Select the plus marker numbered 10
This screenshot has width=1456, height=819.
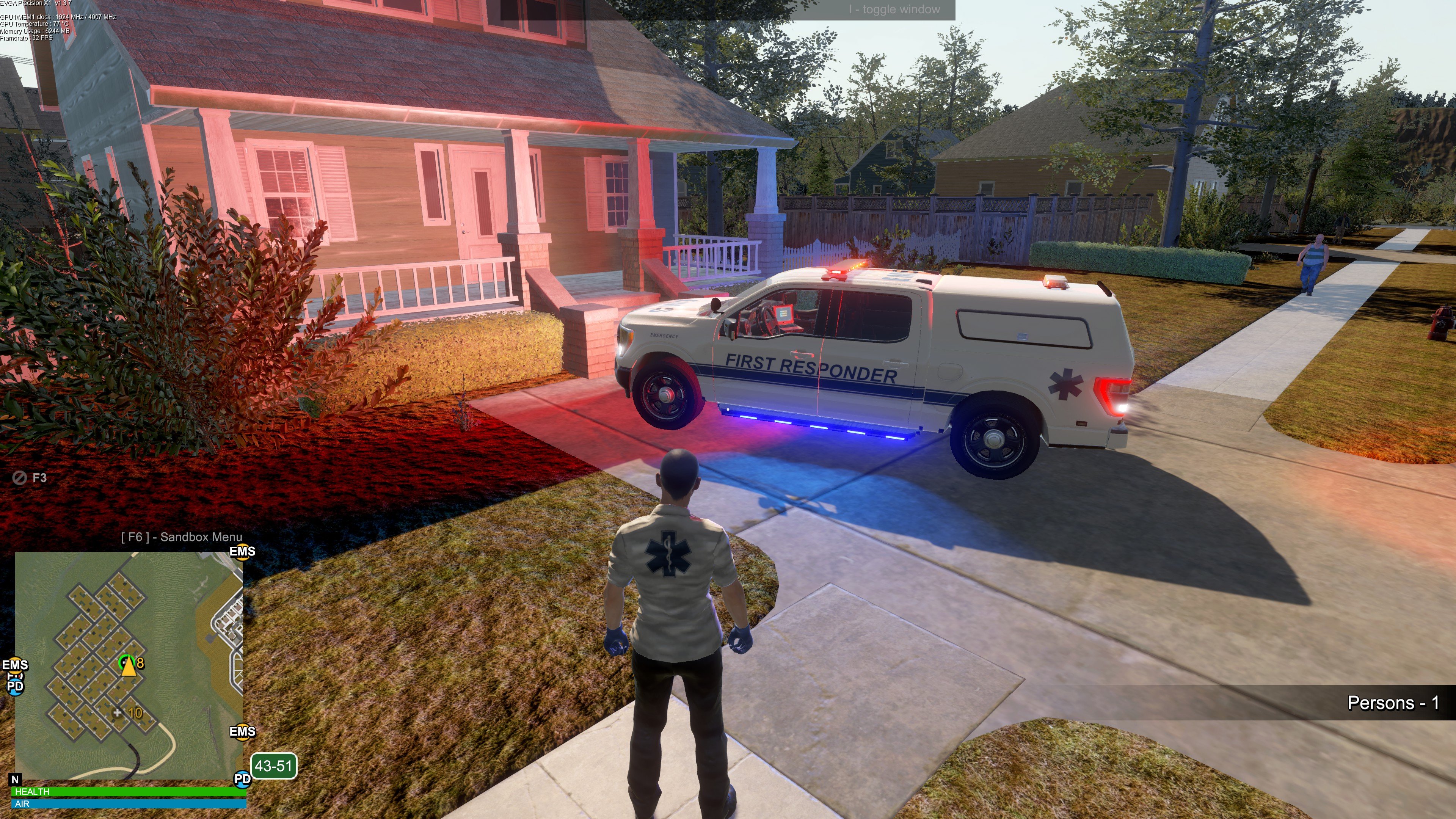click(118, 712)
